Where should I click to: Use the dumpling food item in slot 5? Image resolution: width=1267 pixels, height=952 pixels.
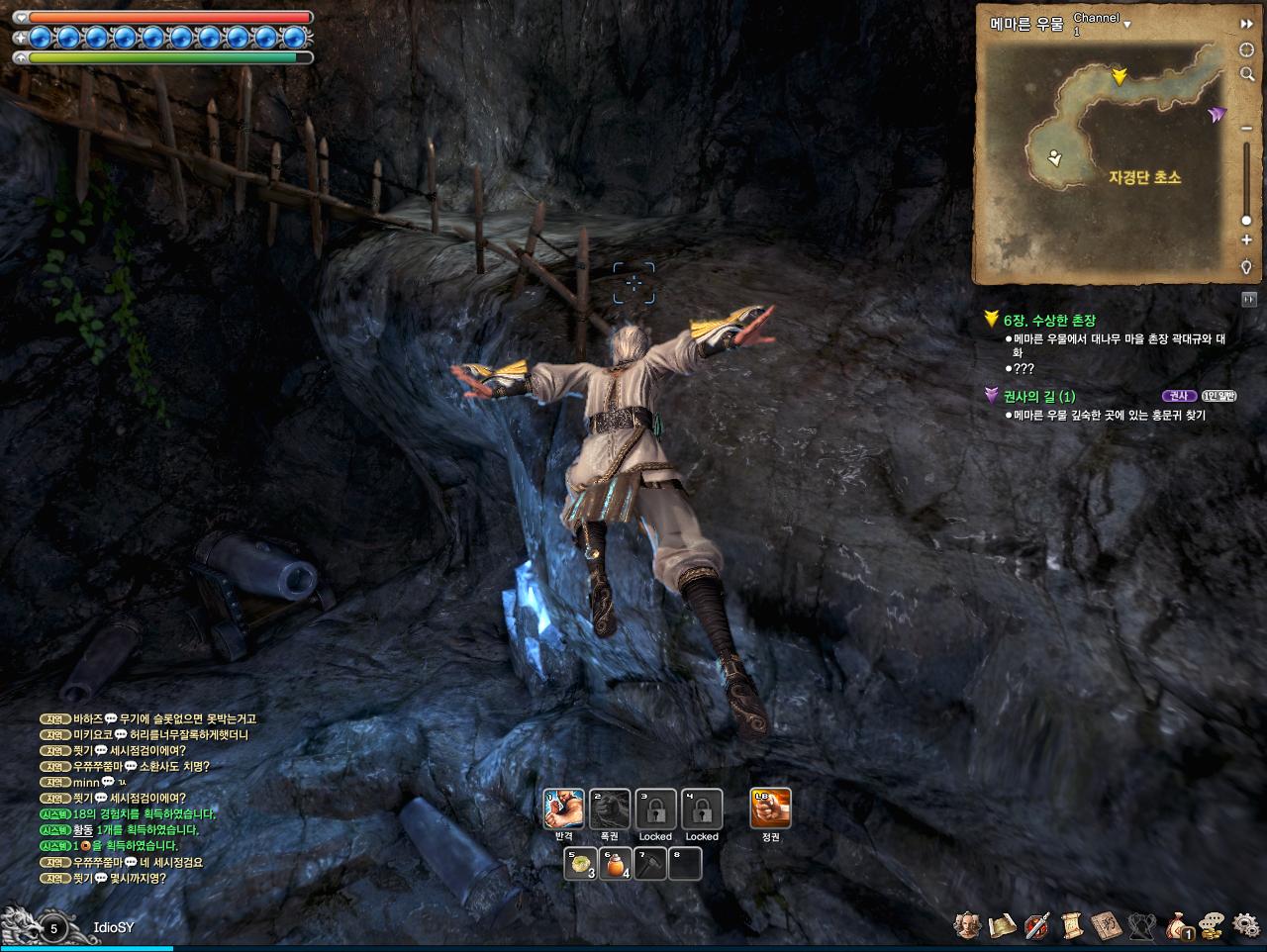tap(581, 864)
